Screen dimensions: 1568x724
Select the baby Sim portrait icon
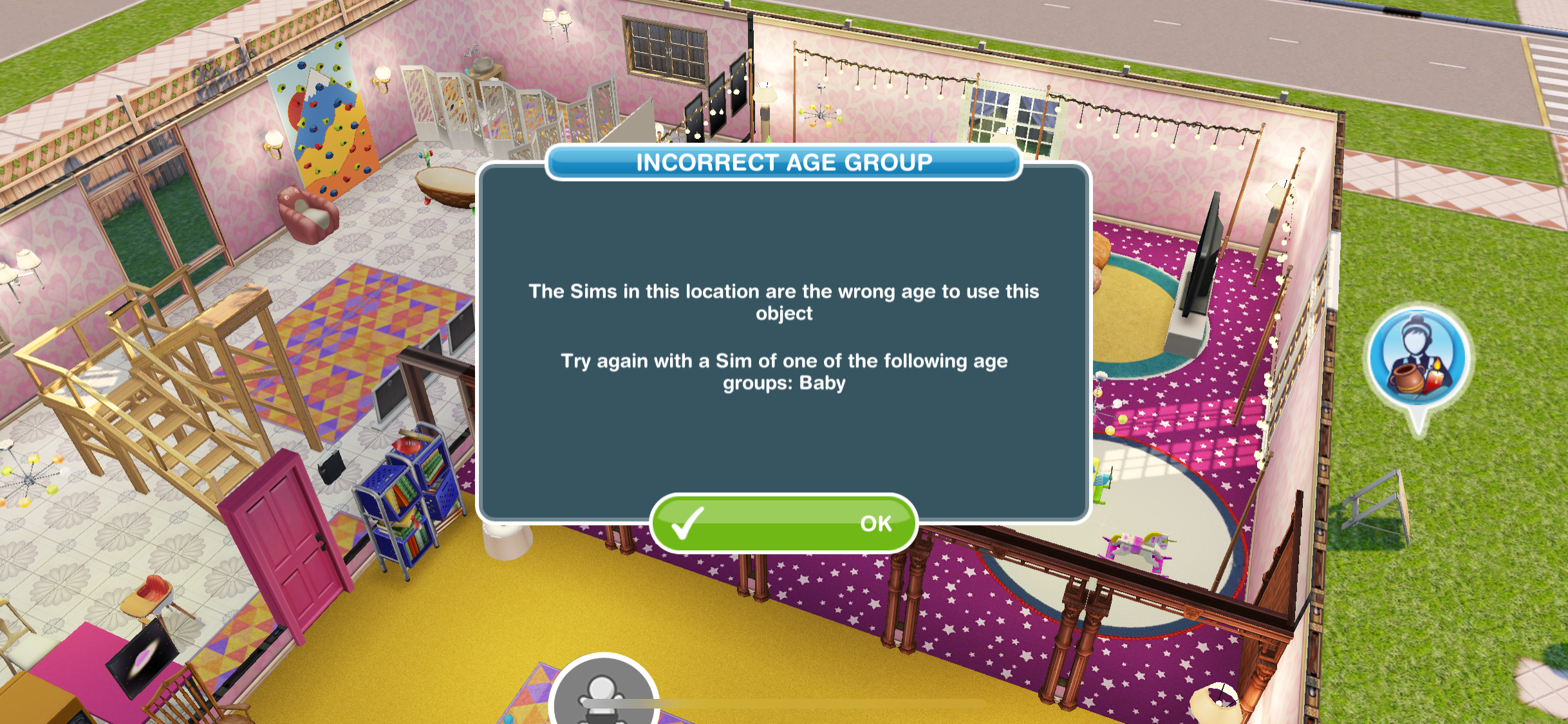coord(603,694)
